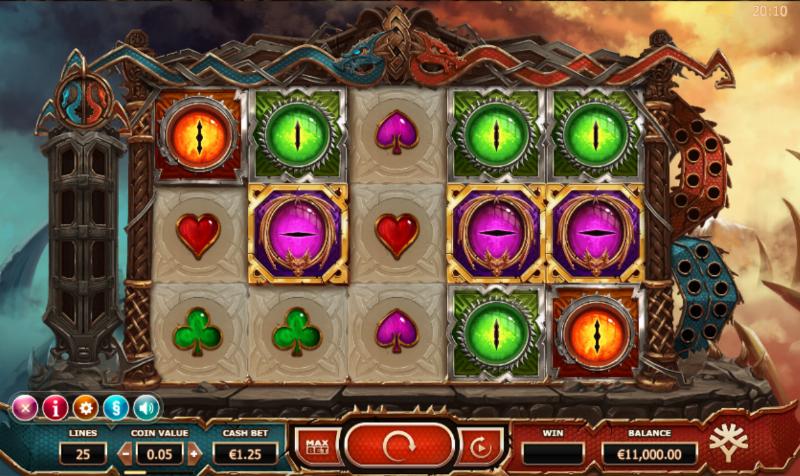Decrease the coin value
Screen dimensions: 800x476
coord(125,453)
